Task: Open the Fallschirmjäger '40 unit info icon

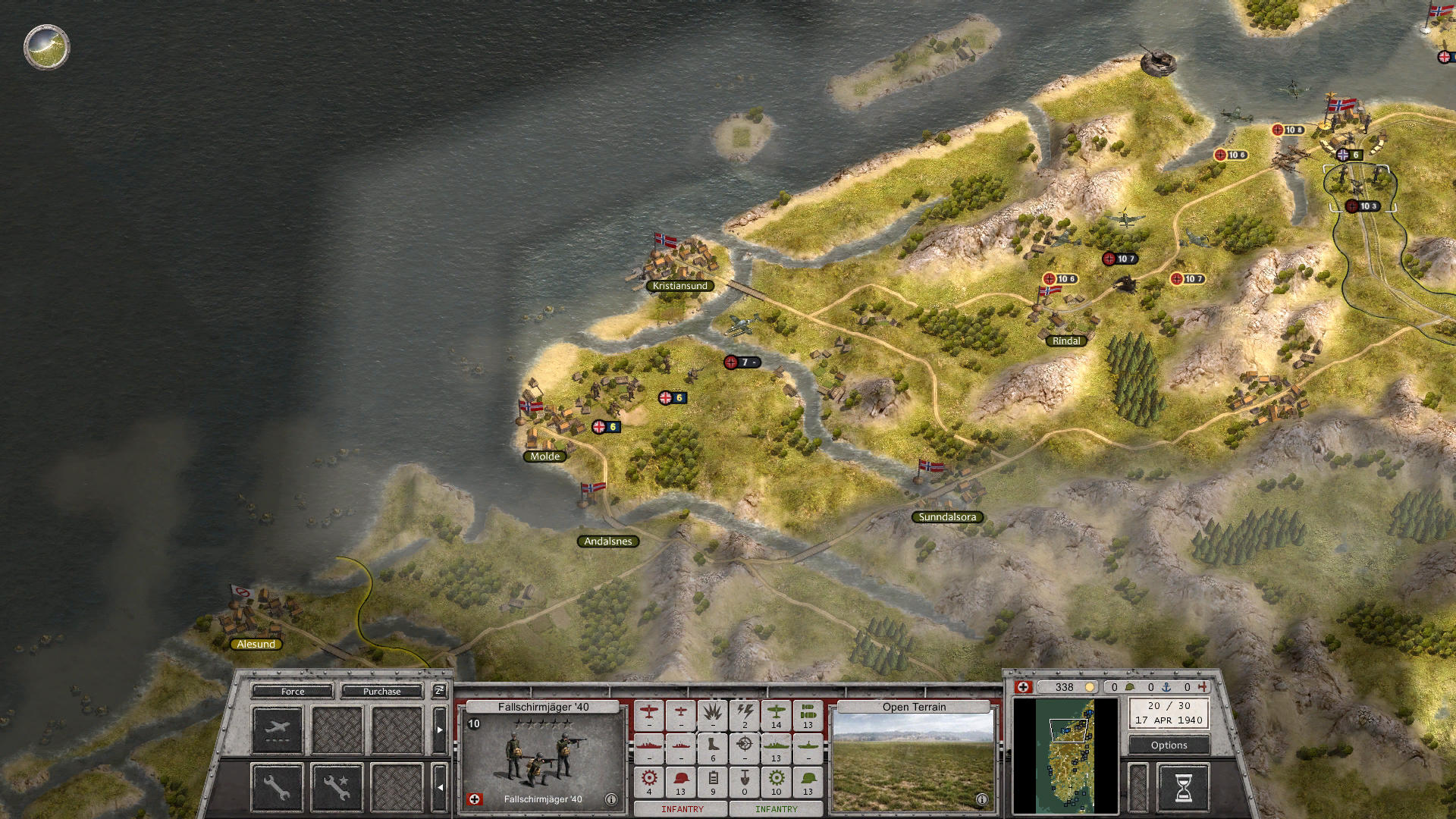Action: [611, 800]
